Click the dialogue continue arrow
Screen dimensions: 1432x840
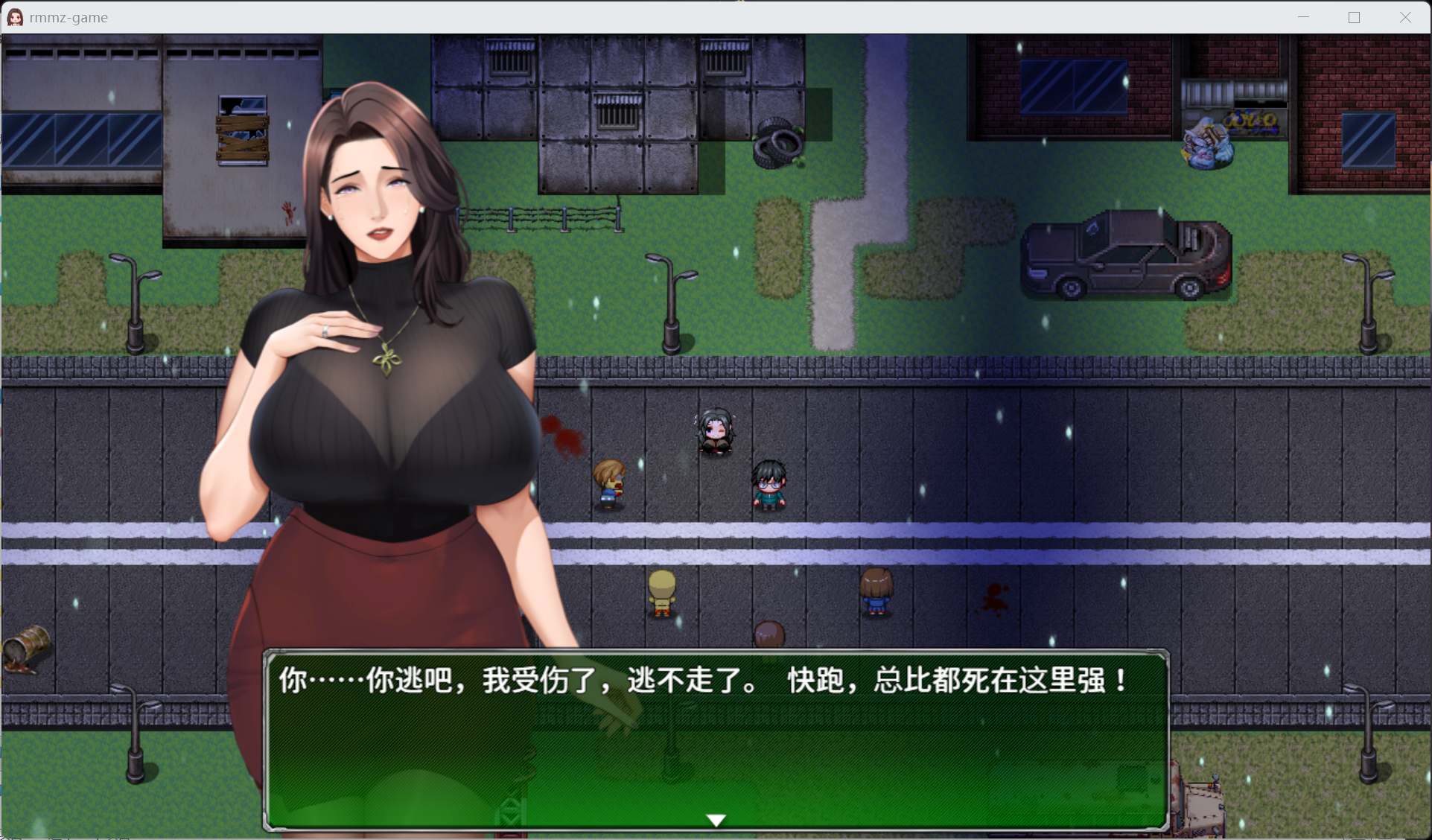coord(715,819)
